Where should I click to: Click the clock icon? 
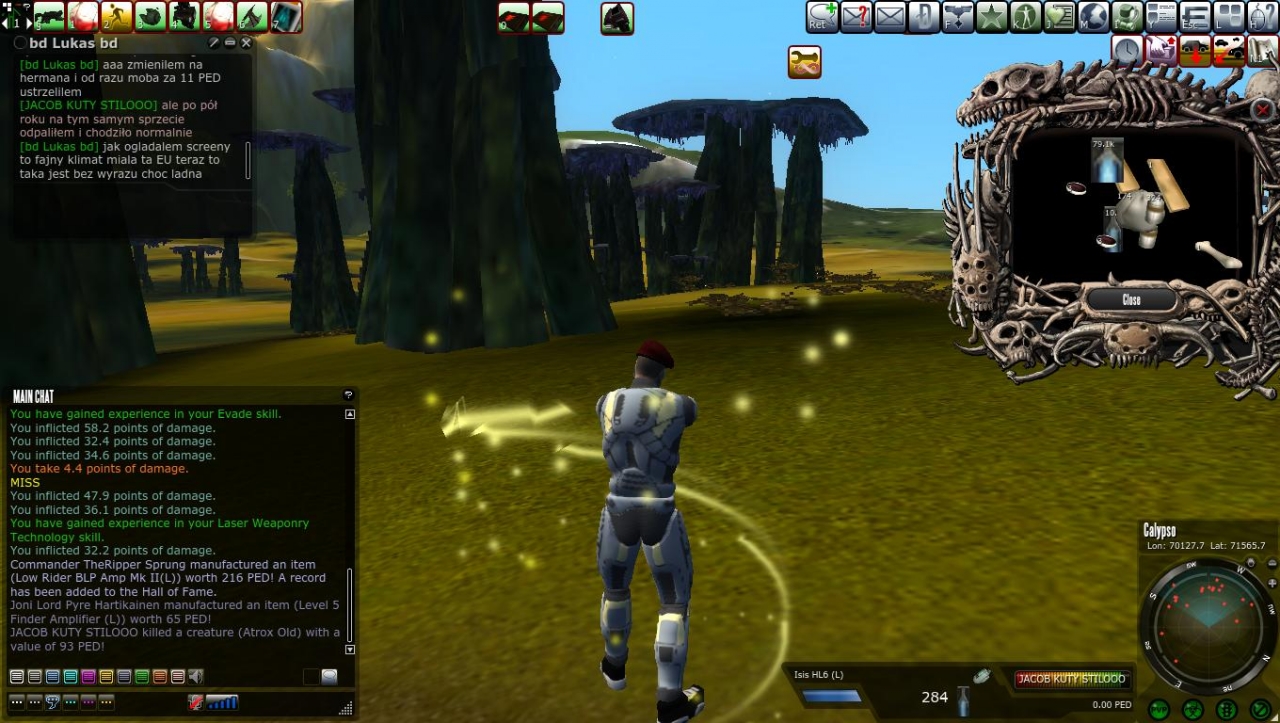click(x=1127, y=50)
